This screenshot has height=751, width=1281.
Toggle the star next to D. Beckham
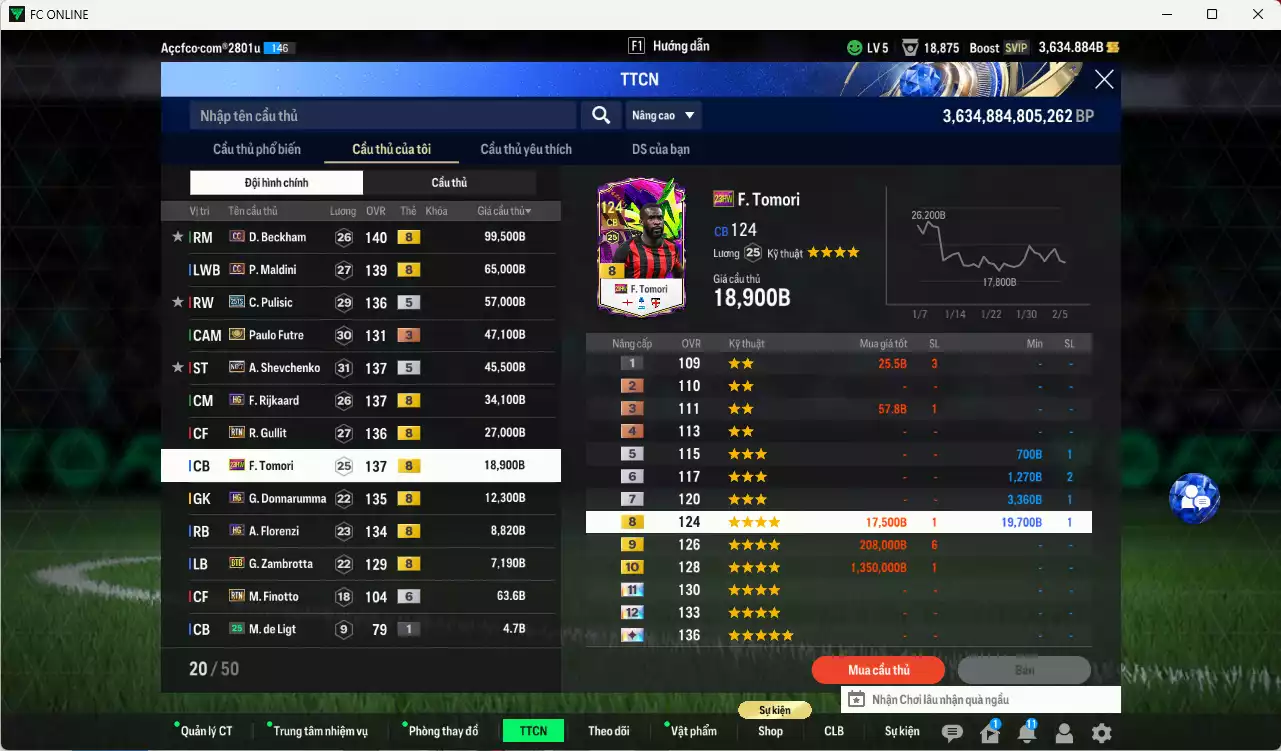coord(177,237)
